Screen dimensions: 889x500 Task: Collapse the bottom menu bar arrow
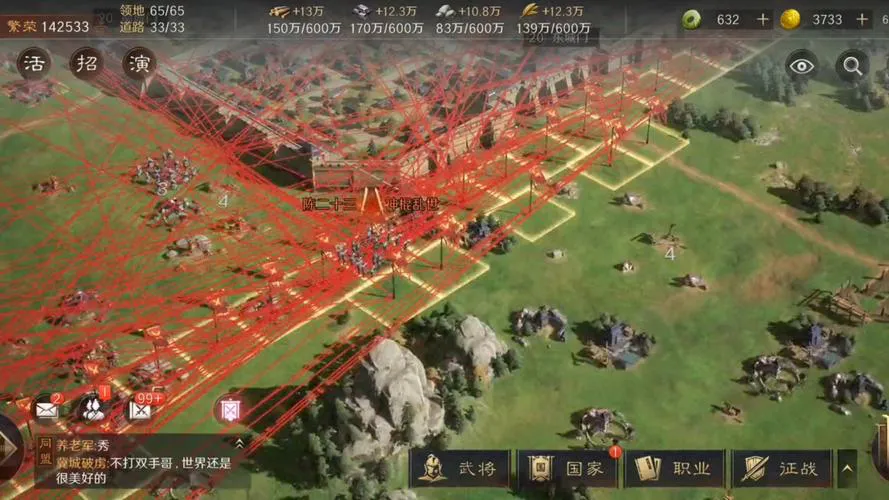point(847,468)
